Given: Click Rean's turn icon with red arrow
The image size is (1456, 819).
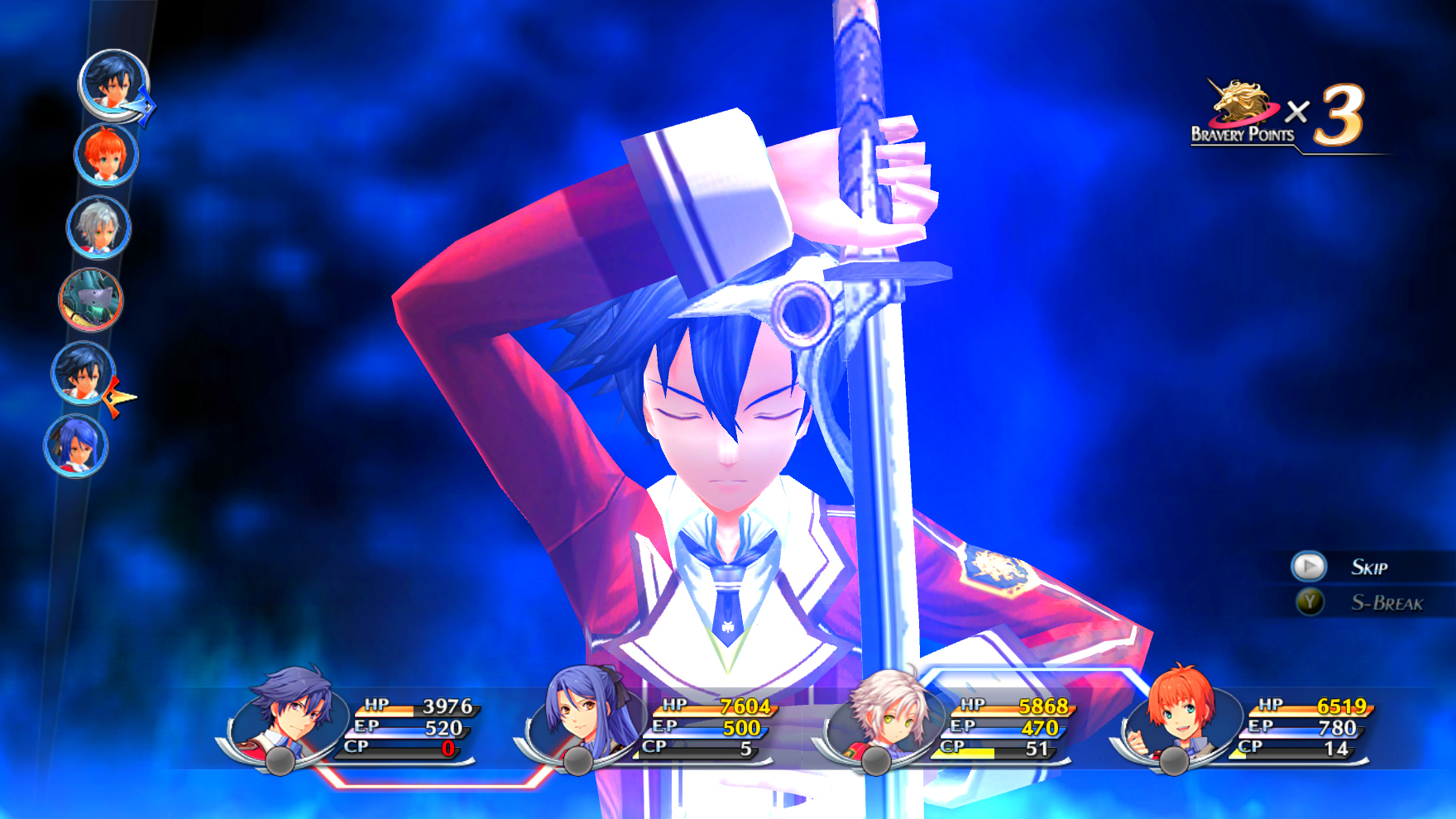Looking at the screenshot, I should pos(83,372).
